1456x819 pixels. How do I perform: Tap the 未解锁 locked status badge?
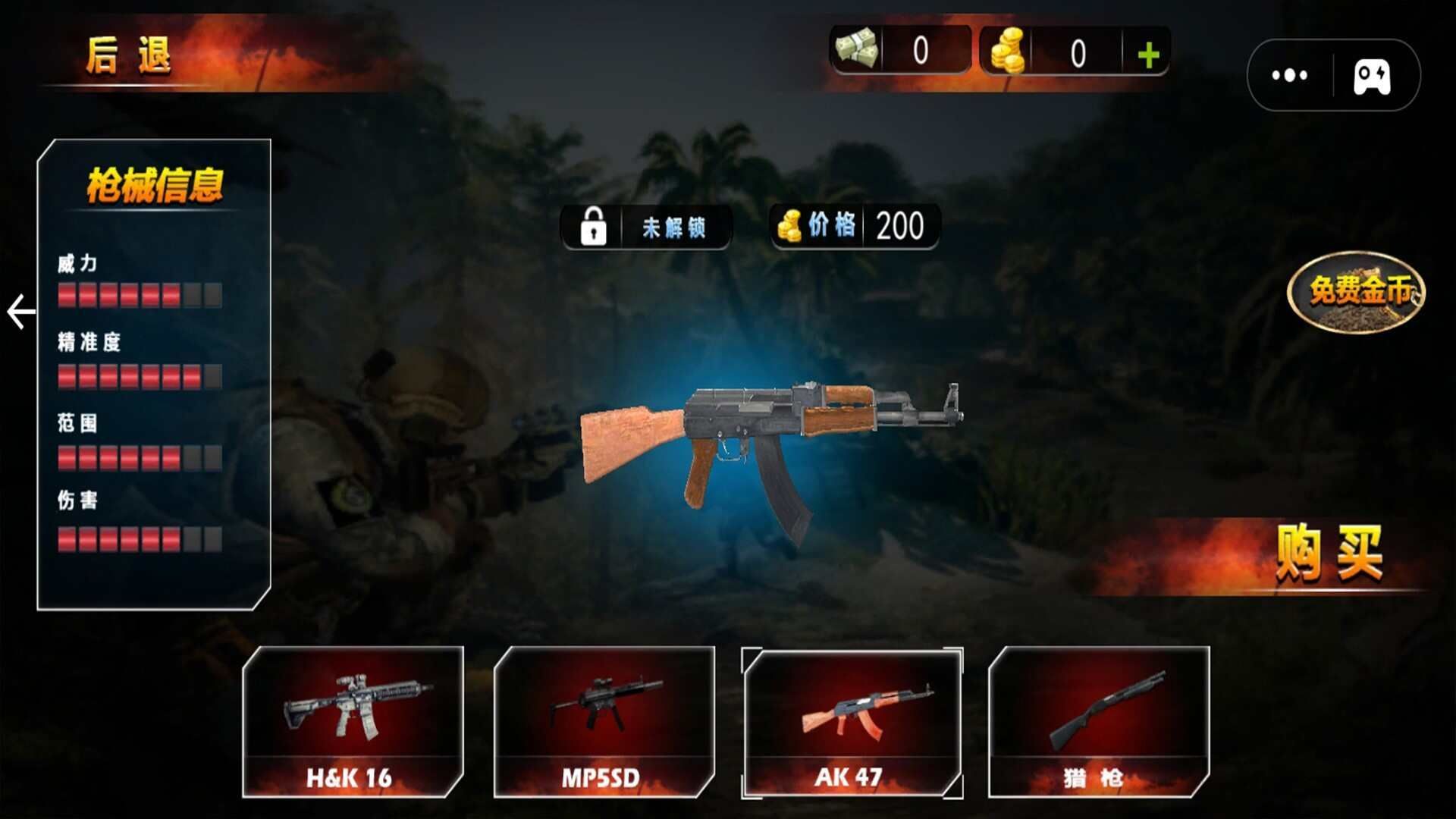pyautogui.click(x=646, y=227)
